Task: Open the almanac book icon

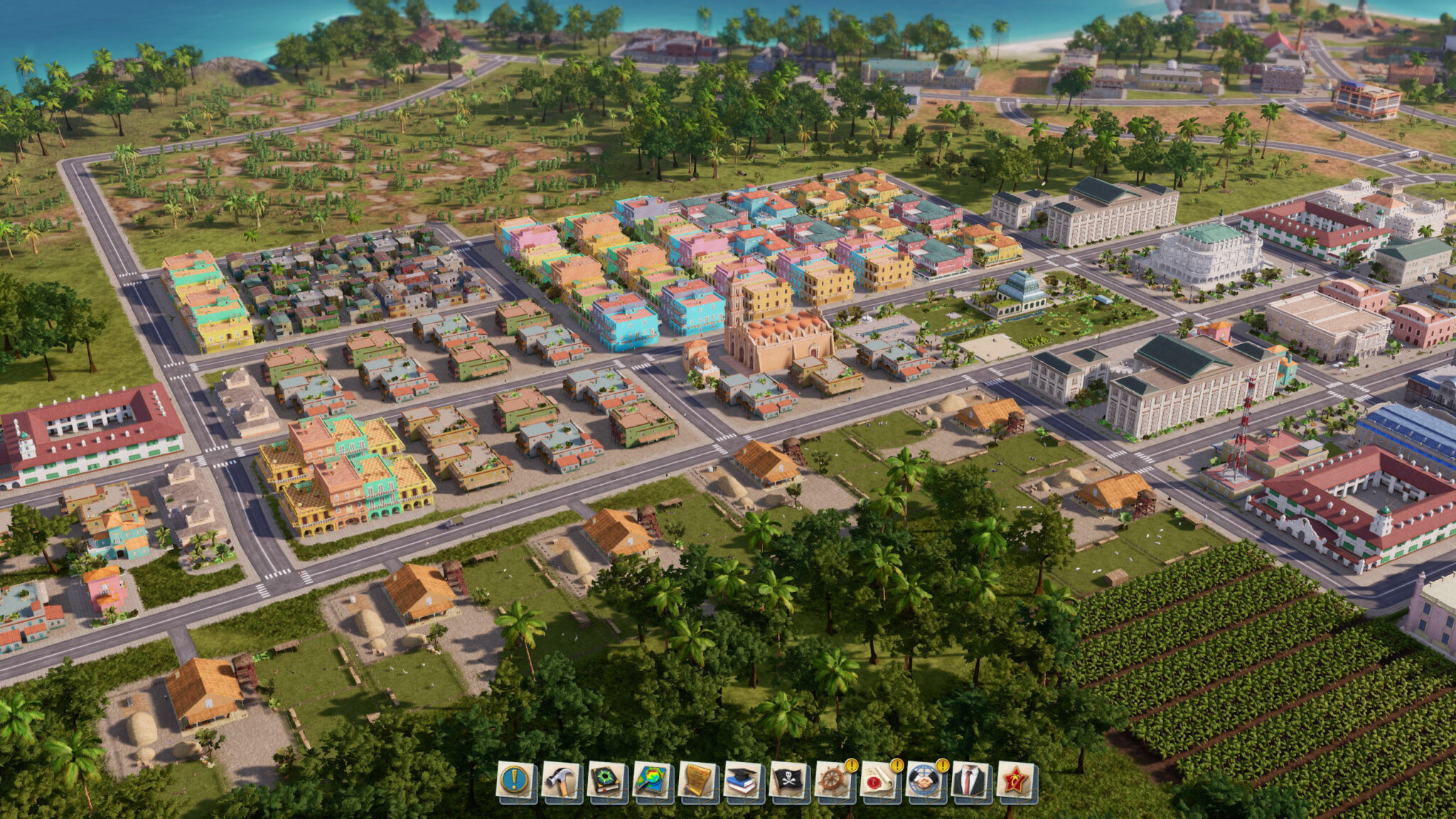Action: tap(607, 781)
